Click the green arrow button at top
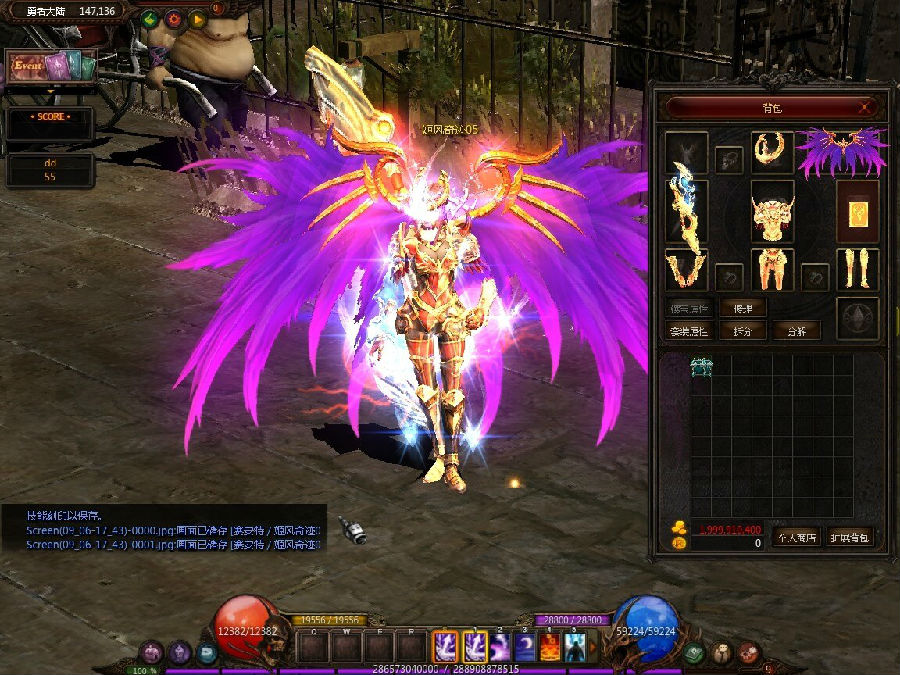Viewport: 900px width, 675px height. point(150,19)
